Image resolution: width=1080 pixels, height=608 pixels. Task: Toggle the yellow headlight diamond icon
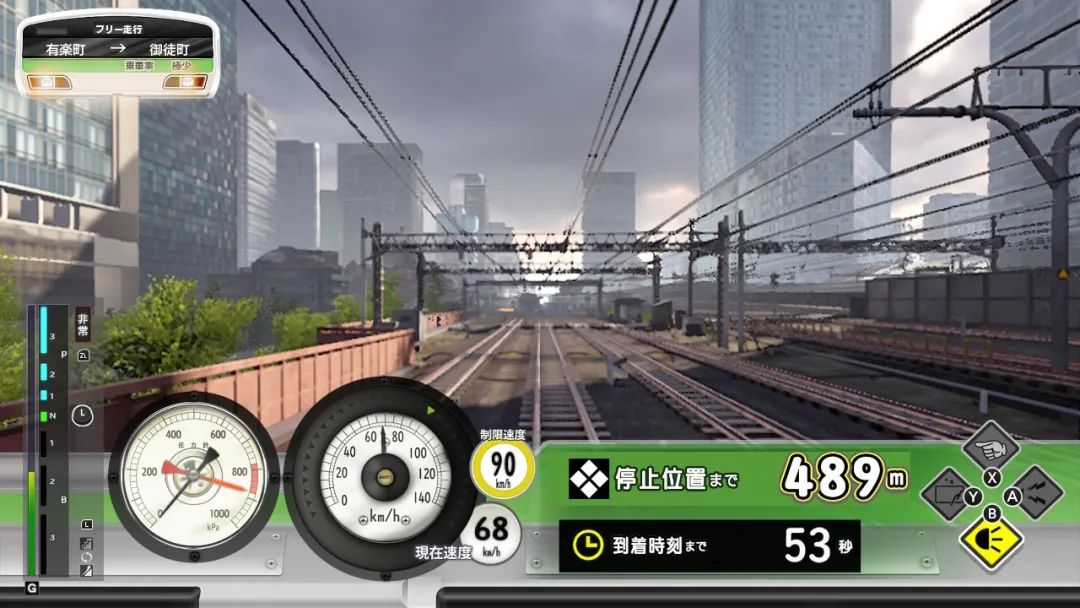(x=991, y=540)
